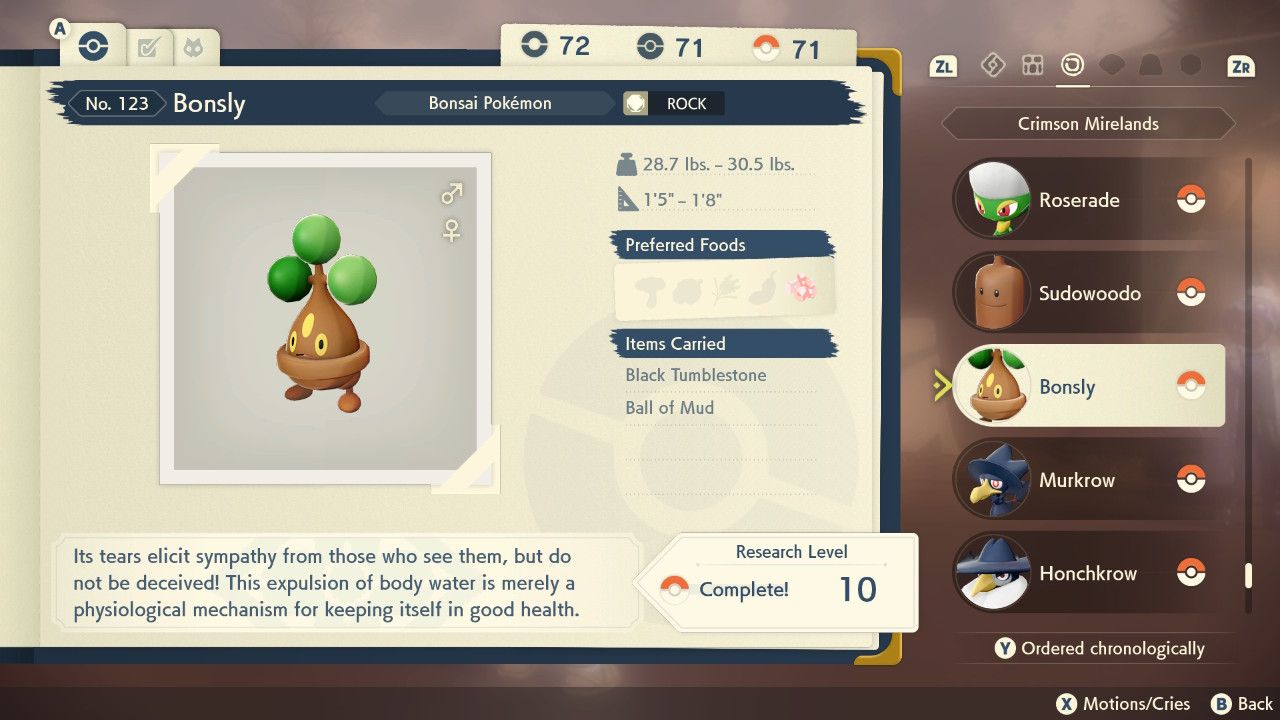Show the Honchkrow entry
Image resolution: width=1280 pixels, height=720 pixels.
tap(1088, 573)
